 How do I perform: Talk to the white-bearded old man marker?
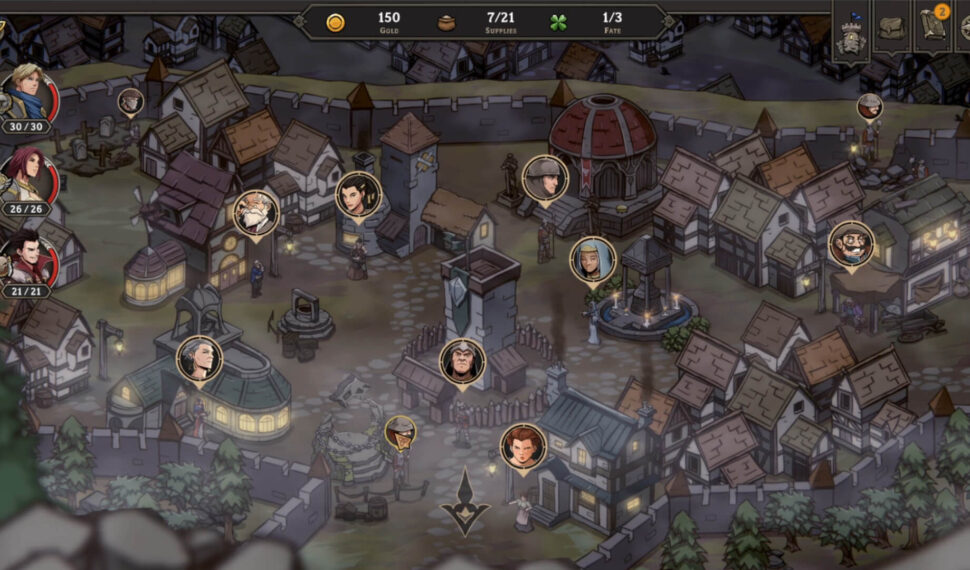coord(256,213)
